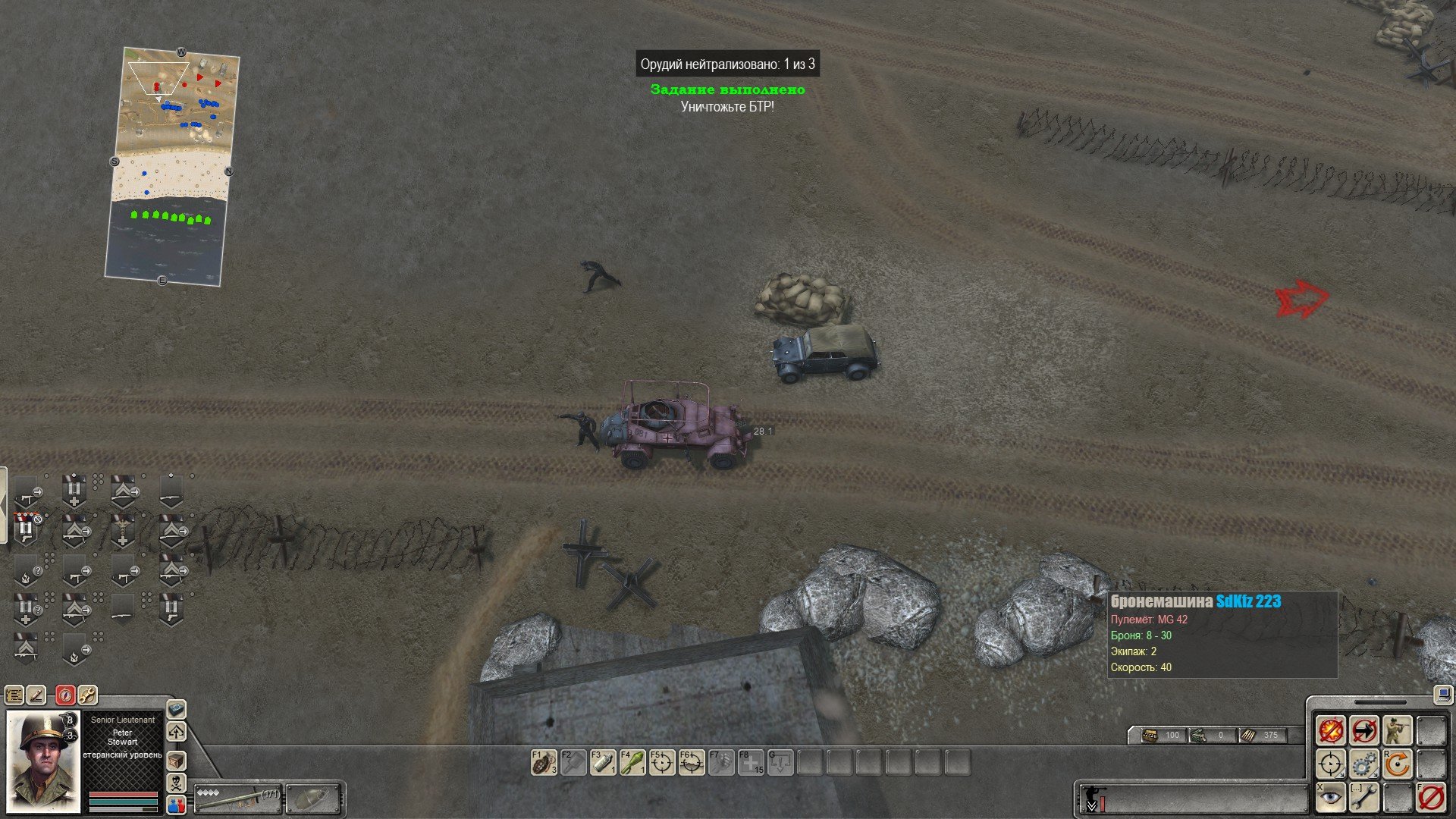Viewport: 1456px width, 819px height.
Task: Select the bazooka weapon slot
Action: (x=238, y=797)
